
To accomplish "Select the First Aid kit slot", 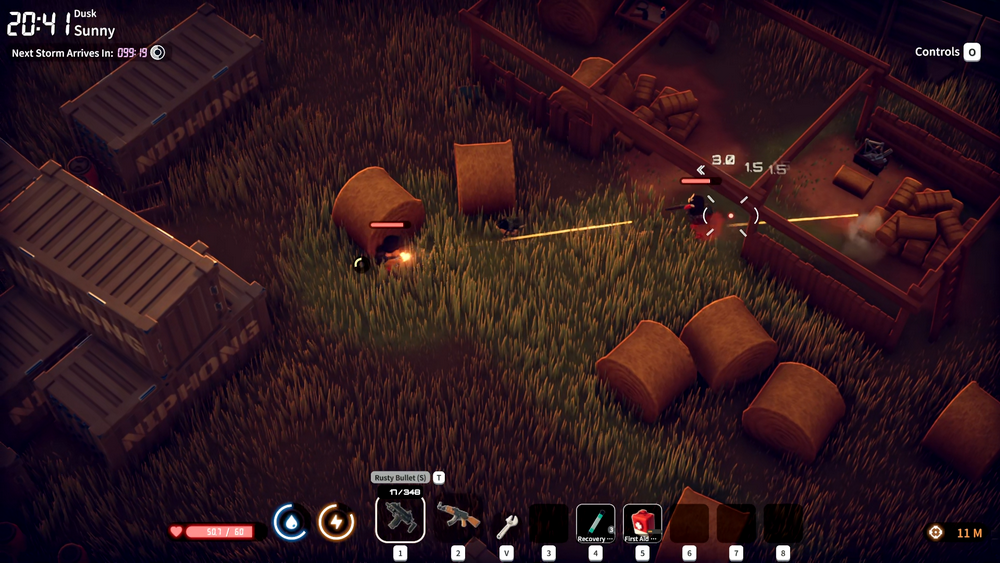I will pos(642,523).
